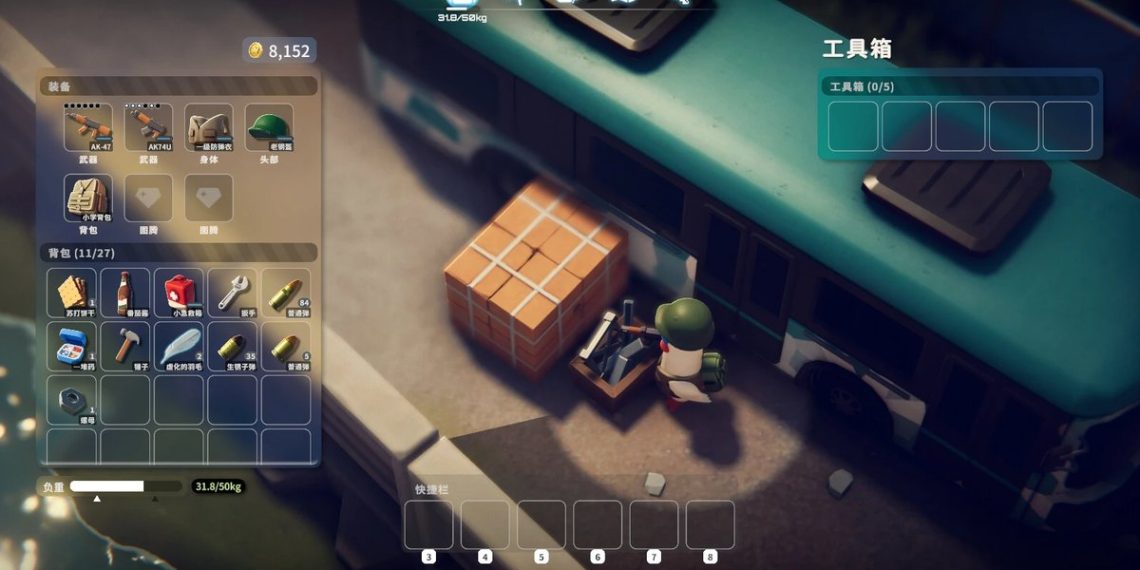Choose the green steel helmet slot
The width and height of the screenshot is (1140, 570).
[x=269, y=128]
